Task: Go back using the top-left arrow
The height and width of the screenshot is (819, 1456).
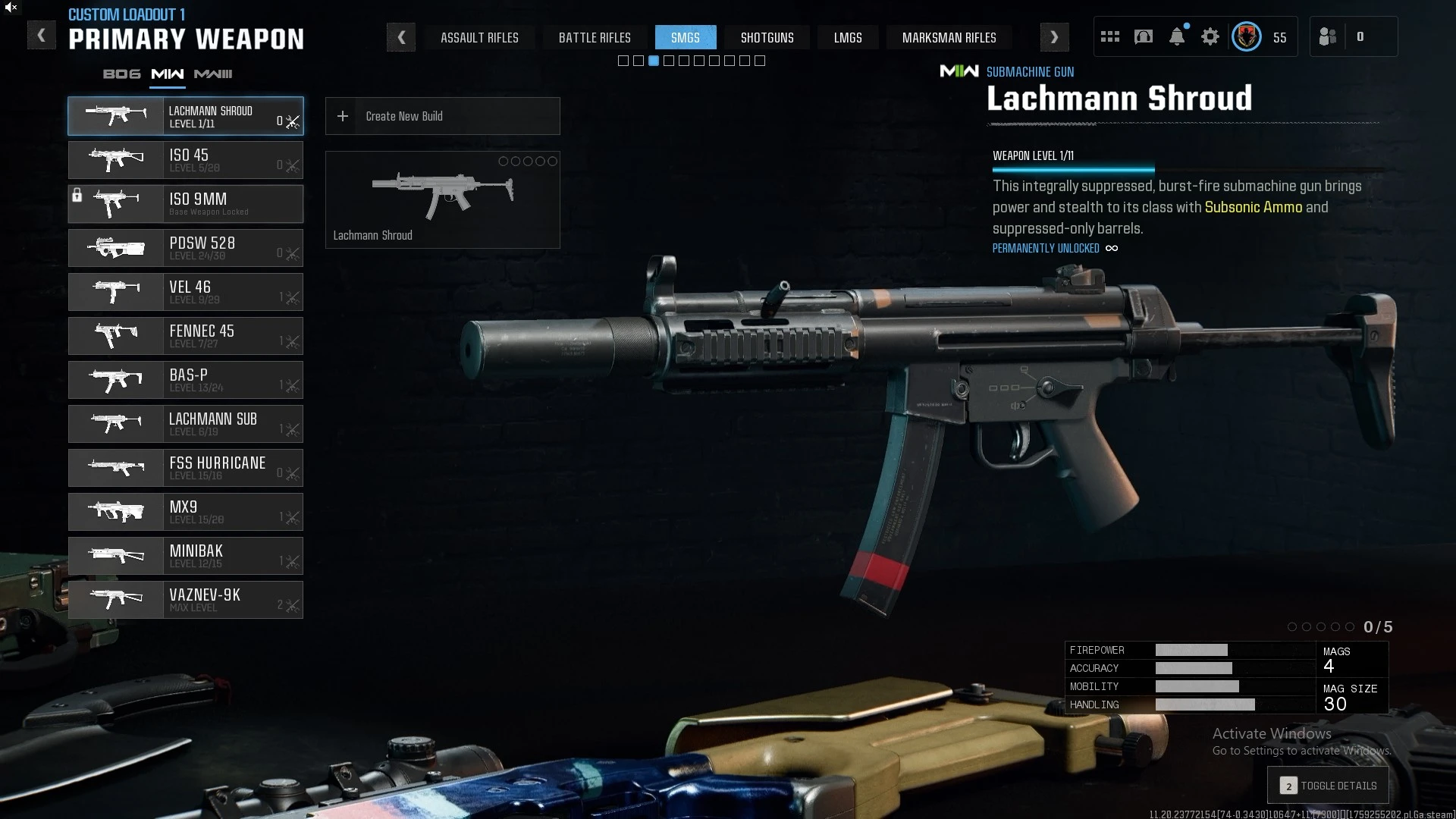Action: point(42,36)
